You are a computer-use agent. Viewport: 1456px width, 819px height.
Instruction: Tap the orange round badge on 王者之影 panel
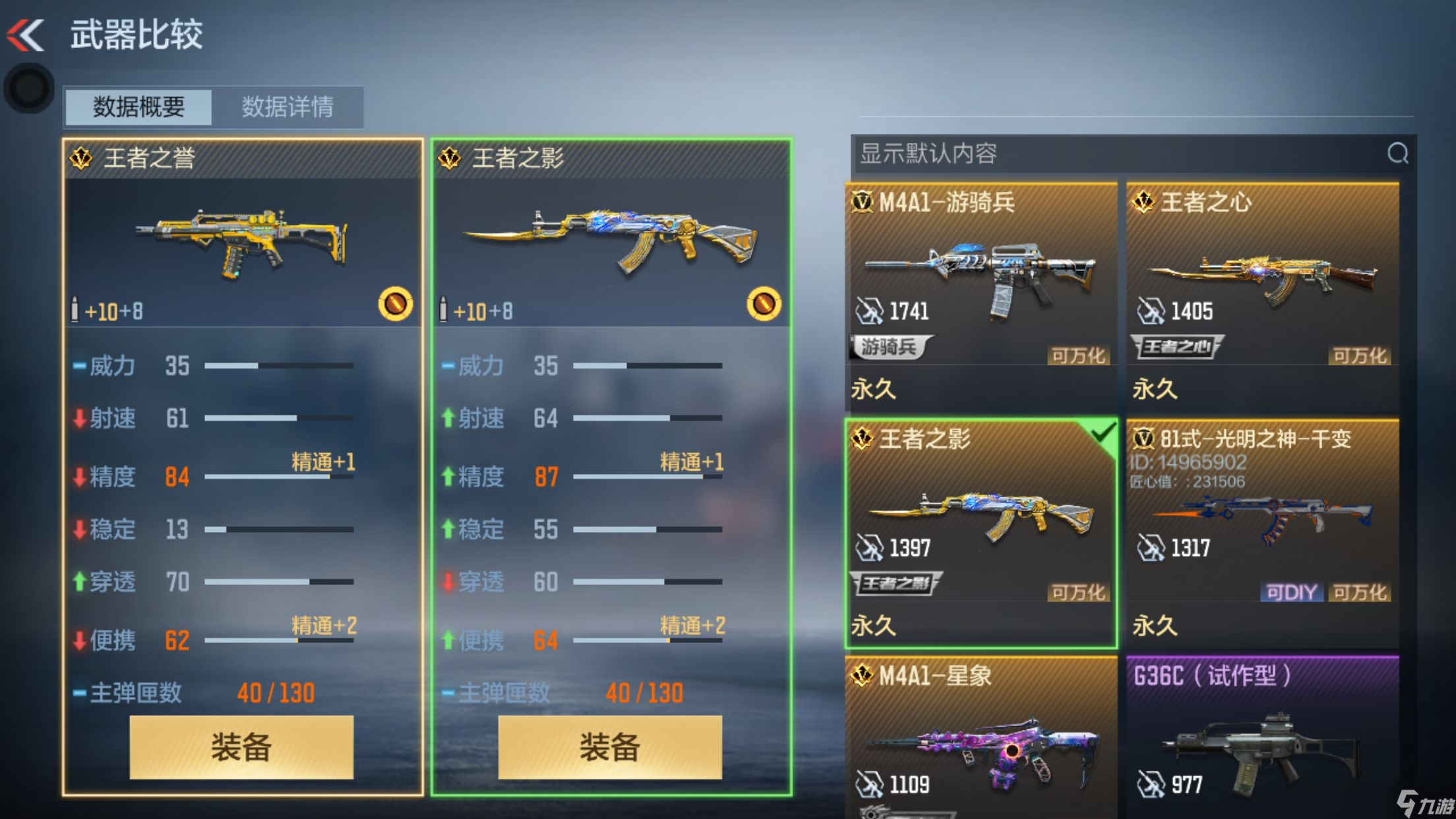764,303
